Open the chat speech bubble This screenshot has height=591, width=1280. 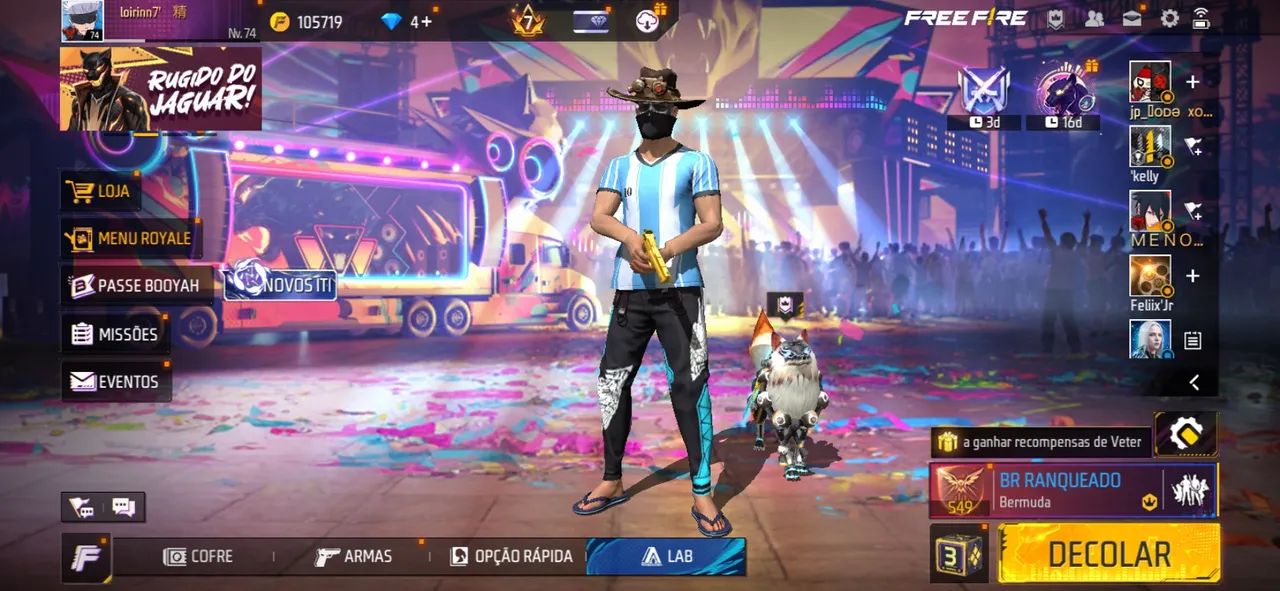124,507
